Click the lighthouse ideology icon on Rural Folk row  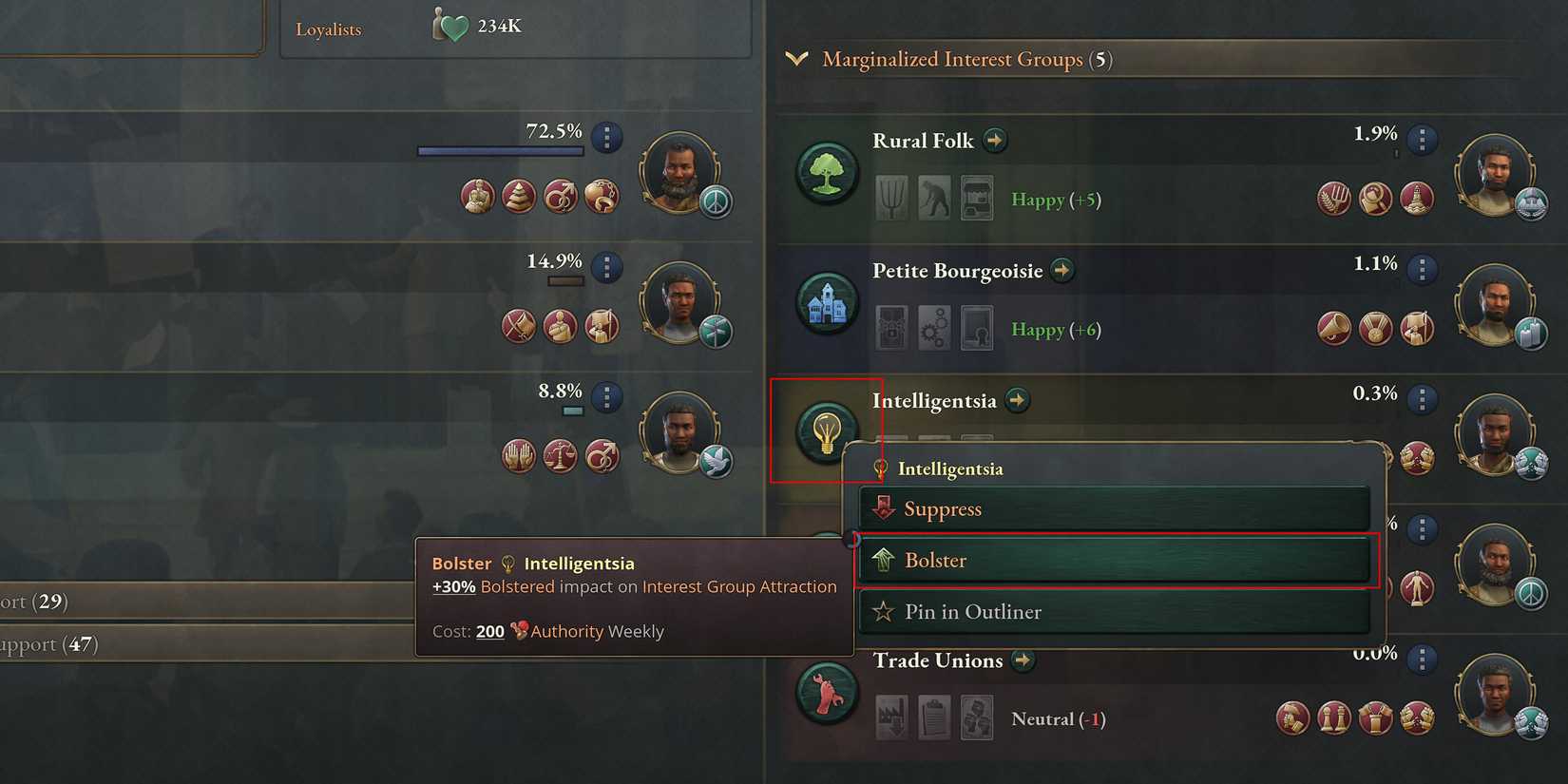coord(1417,199)
